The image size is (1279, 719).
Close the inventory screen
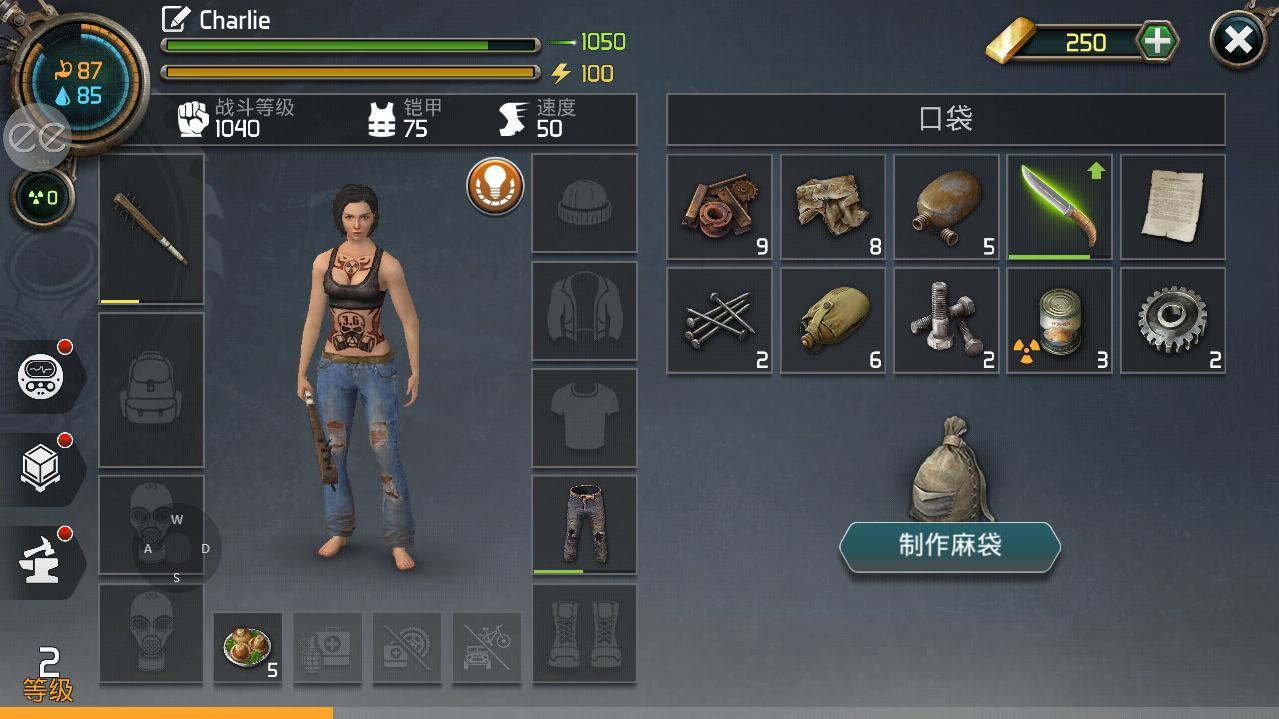[1238, 41]
